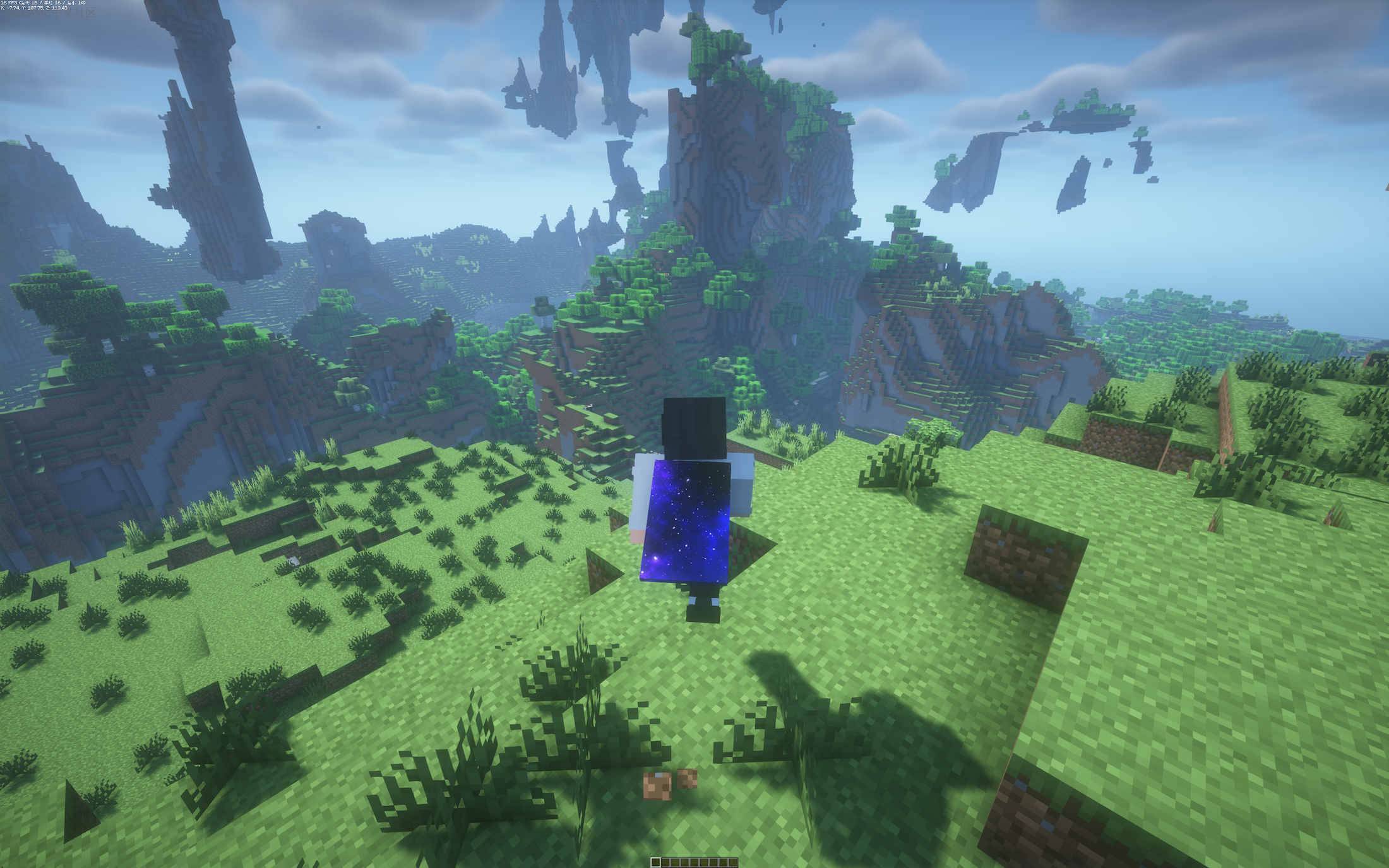Click the highlighted selected hotbar slot
This screenshot has width=1389, height=868.
point(655,862)
